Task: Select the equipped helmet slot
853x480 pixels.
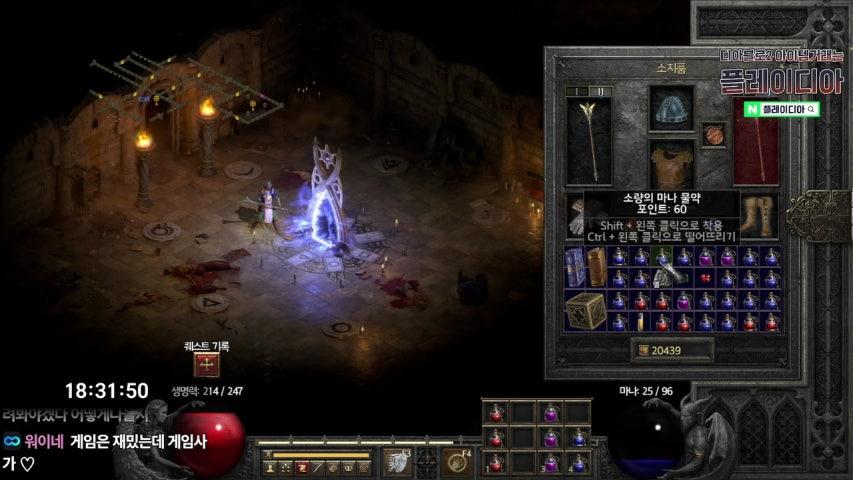Action: click(x=671, y=109)
